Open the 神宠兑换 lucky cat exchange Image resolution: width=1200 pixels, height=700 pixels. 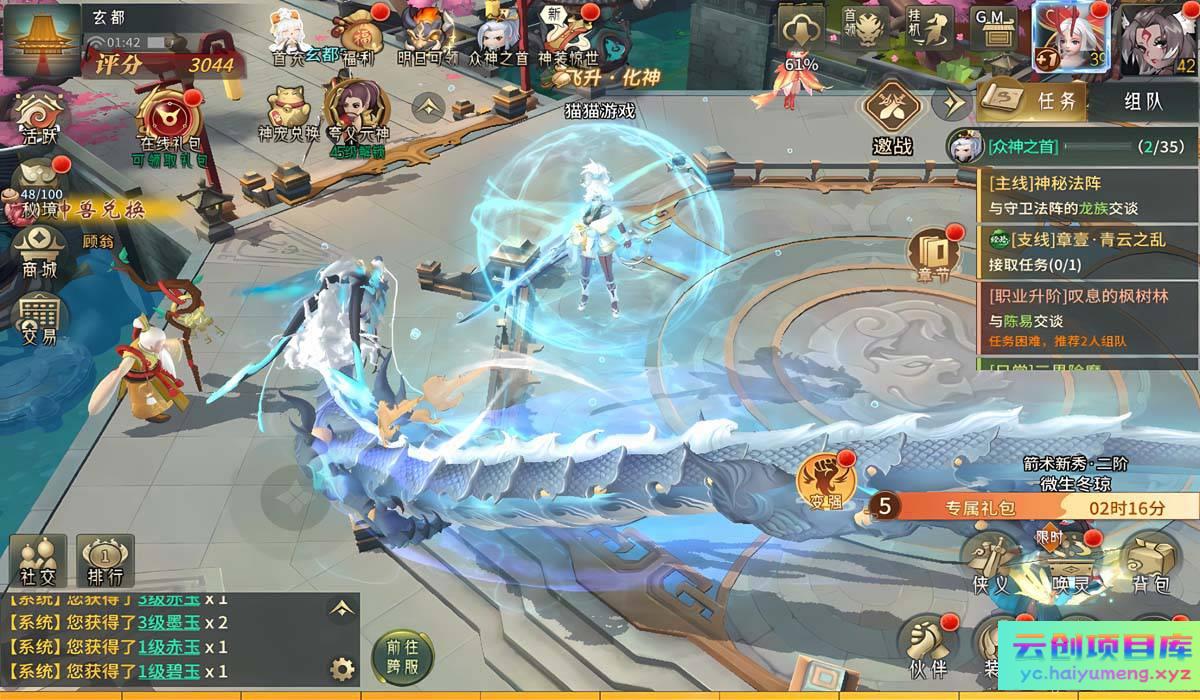288,110
